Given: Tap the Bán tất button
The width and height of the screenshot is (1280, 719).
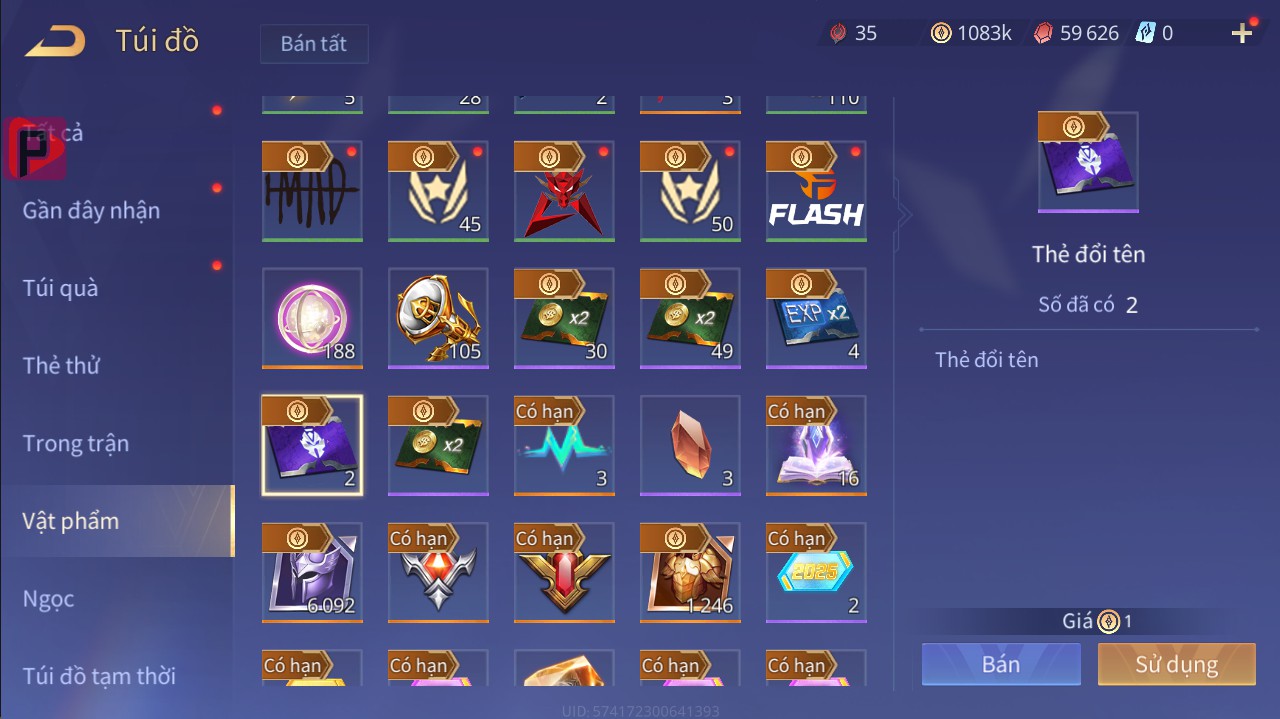Looking at the screenshot, I should point(314,44).
